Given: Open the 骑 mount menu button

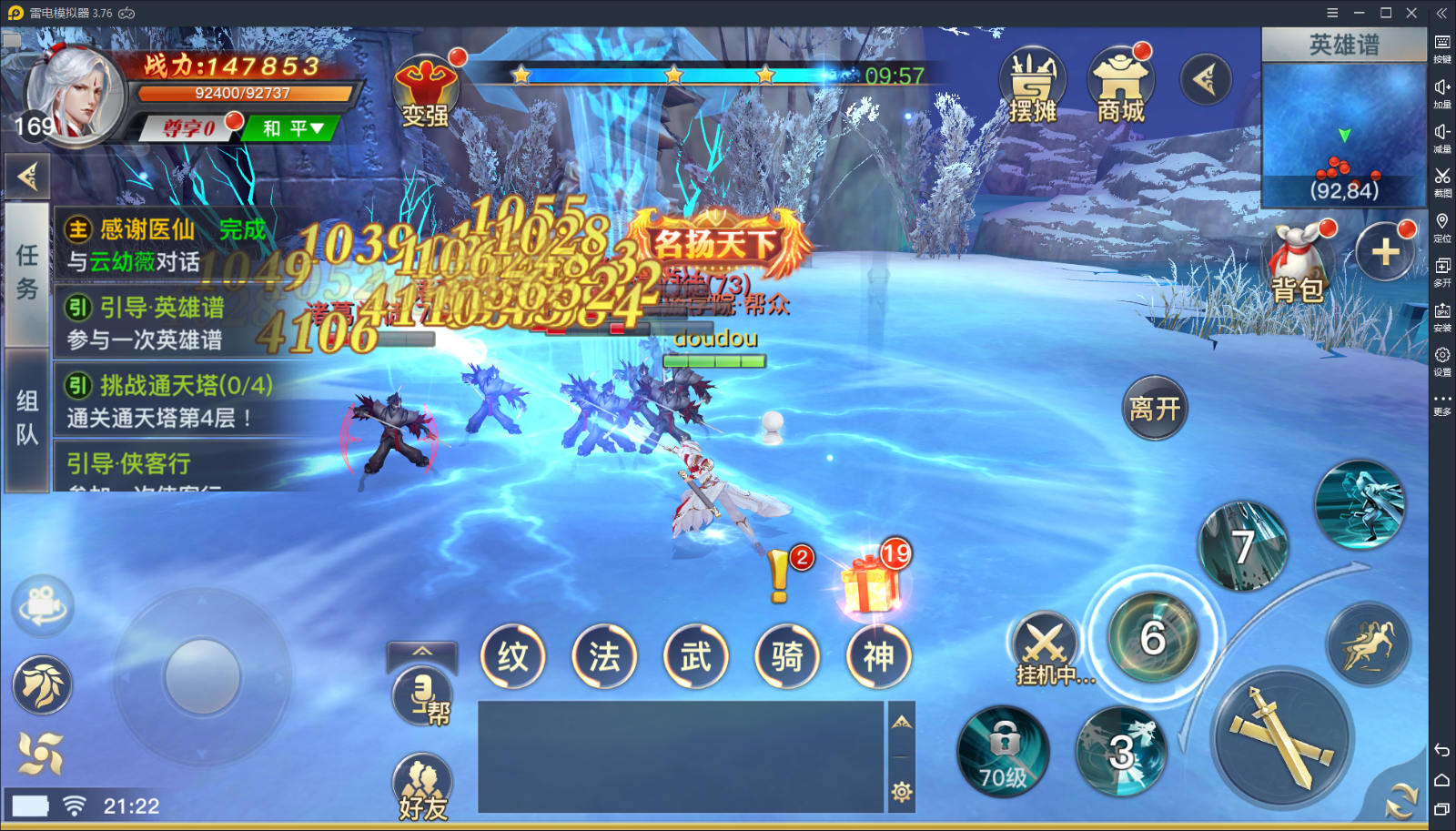Looking at the screenshot, I should [787, 656].
